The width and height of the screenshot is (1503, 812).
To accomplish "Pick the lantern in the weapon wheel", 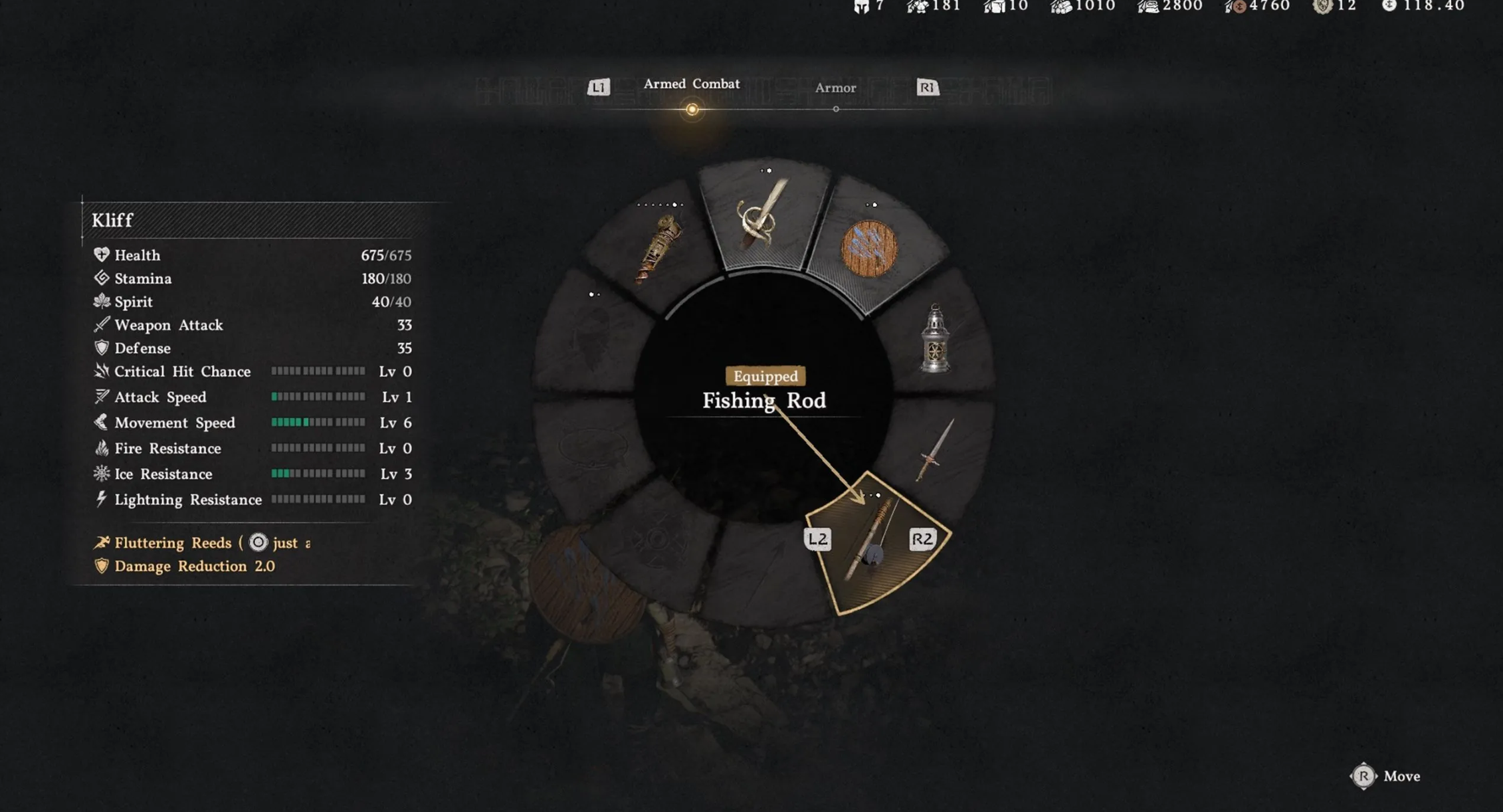I will point(935,339).
